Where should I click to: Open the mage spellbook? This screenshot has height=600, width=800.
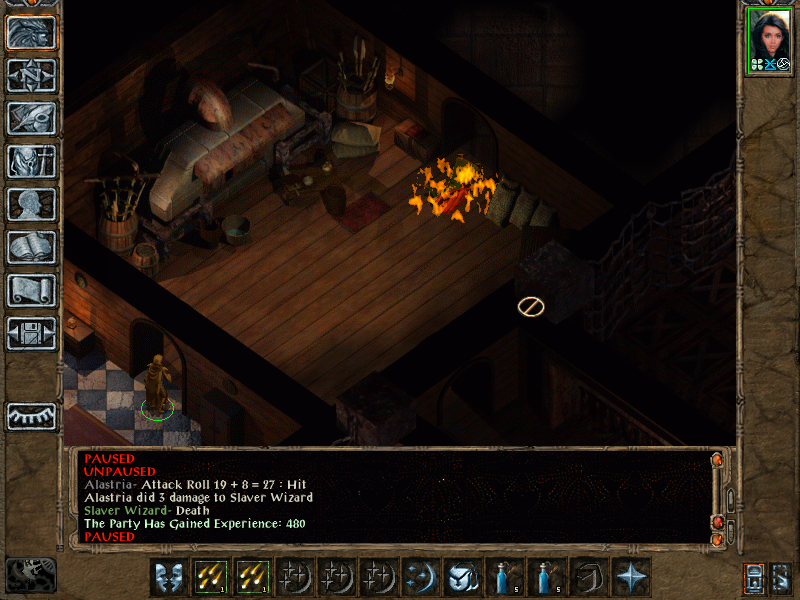pyautogui.click(x=32, y=247)
